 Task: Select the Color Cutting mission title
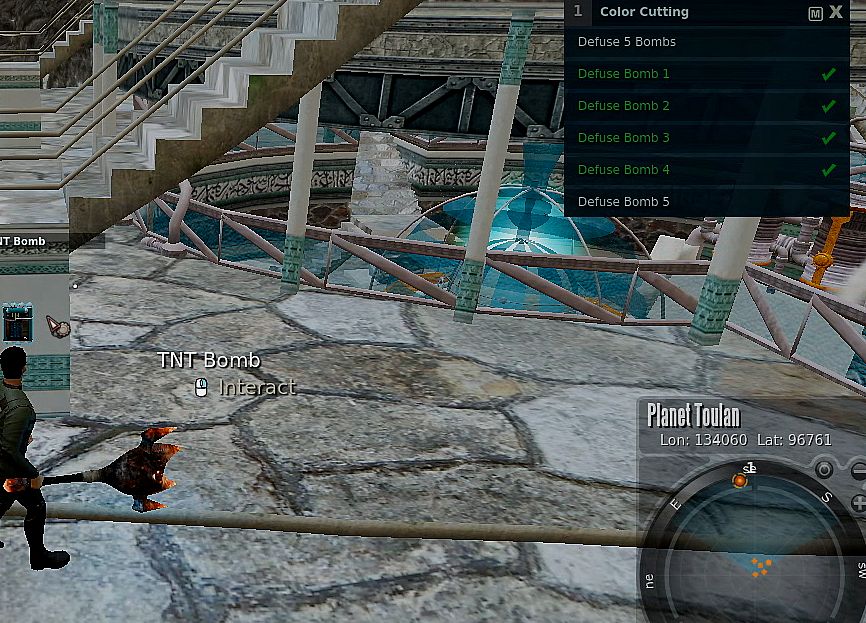(x=644, y=13)
